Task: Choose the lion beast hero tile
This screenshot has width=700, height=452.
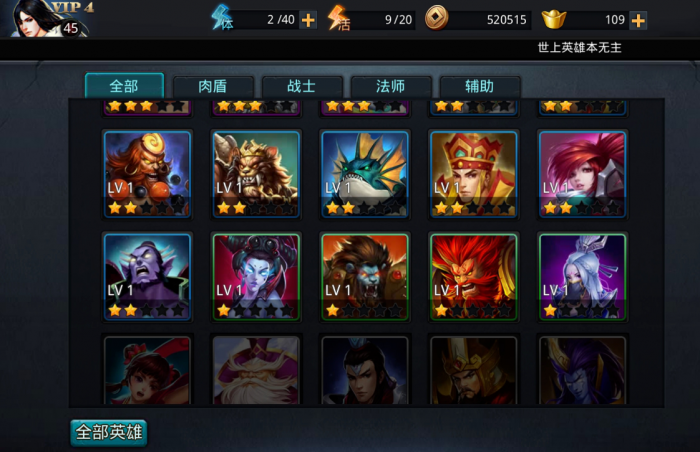Action: point(256,173)
